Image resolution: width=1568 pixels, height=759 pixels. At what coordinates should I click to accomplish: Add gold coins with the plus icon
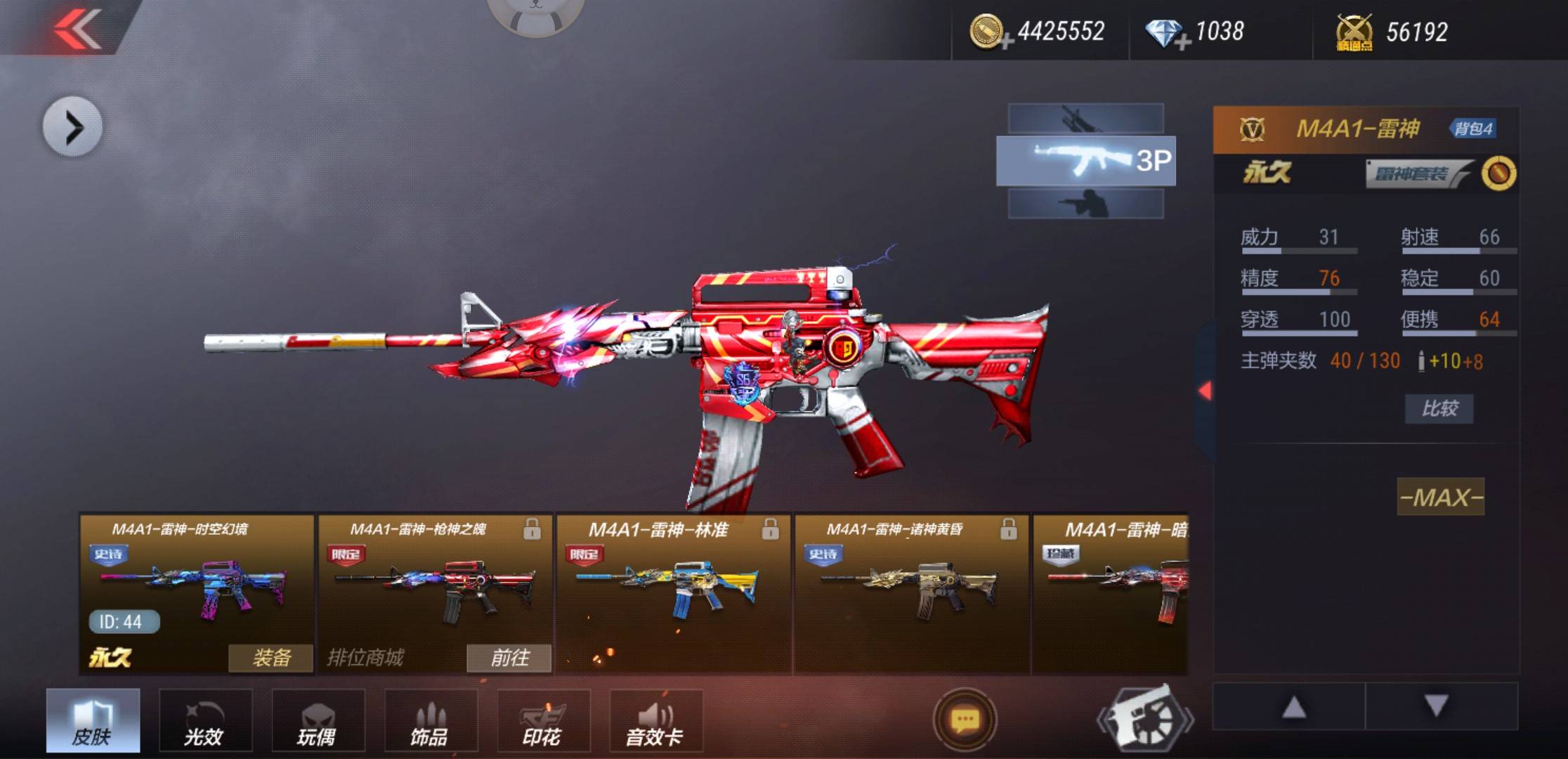[1006, 42]
